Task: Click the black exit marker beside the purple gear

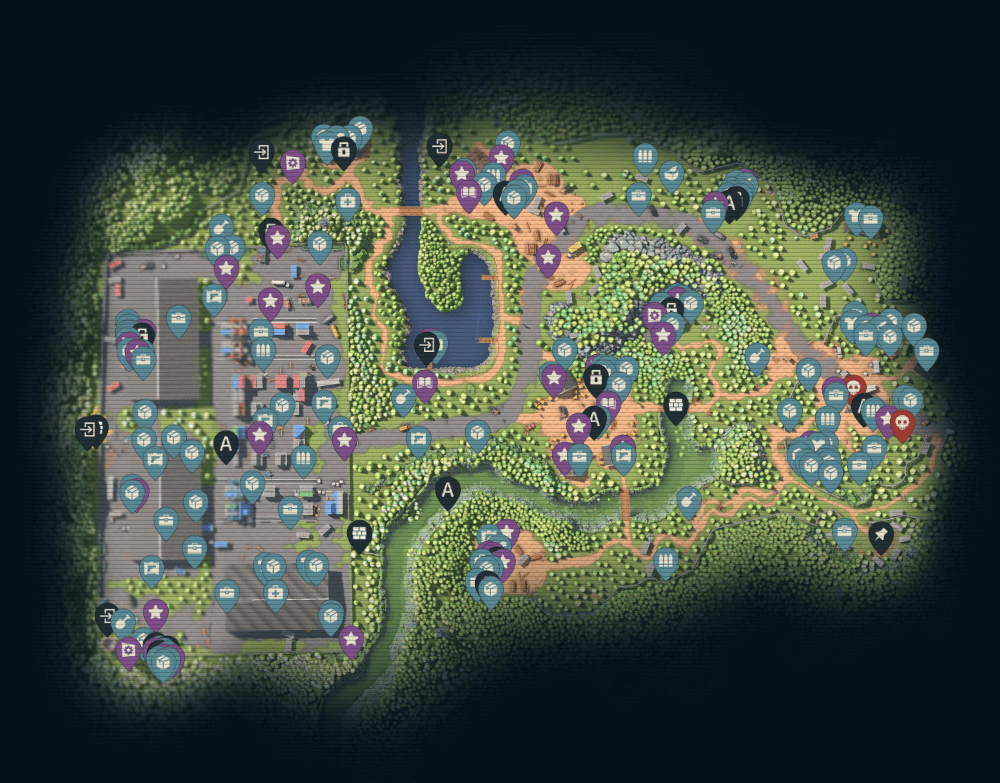Action: 262,154
